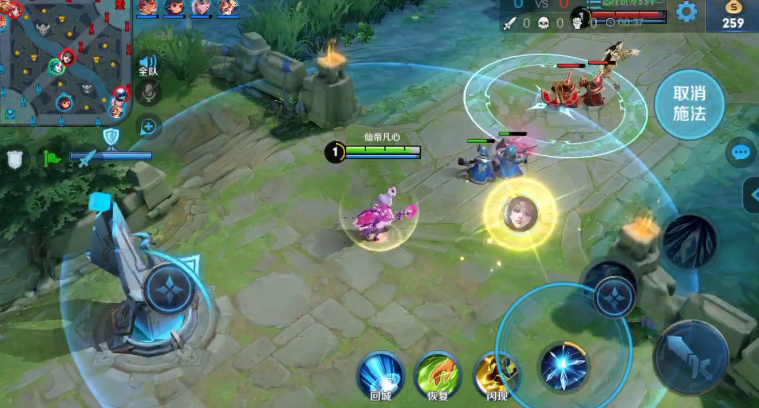
Task: Activate the 回城 recall spell
Action: pos(380,374)
